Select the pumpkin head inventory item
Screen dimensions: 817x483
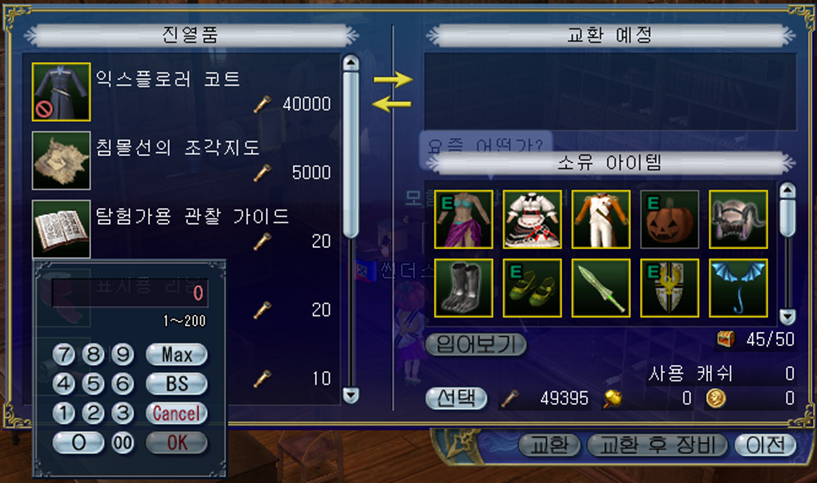pos(669,218)
